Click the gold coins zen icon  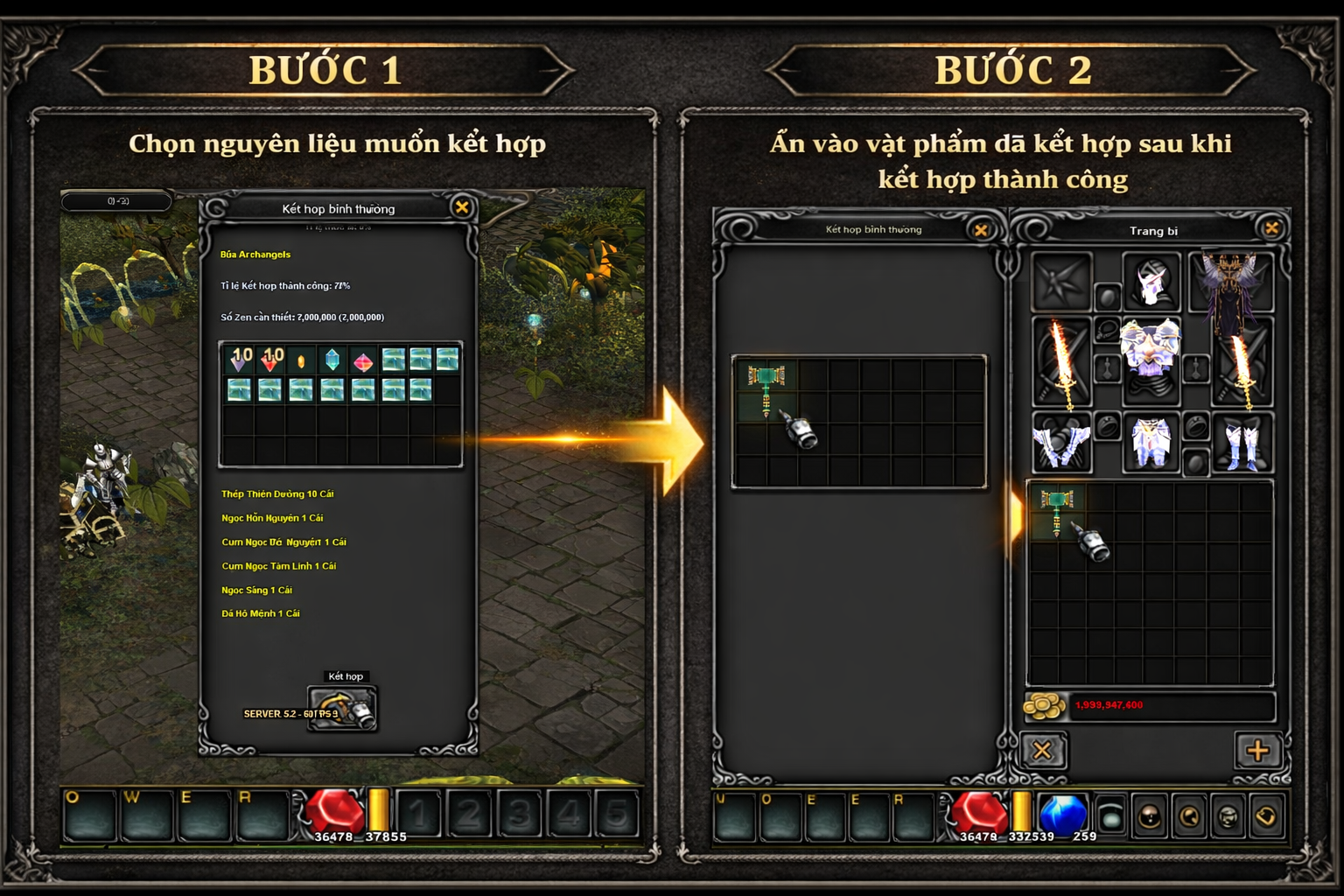tap(1045, 705)
